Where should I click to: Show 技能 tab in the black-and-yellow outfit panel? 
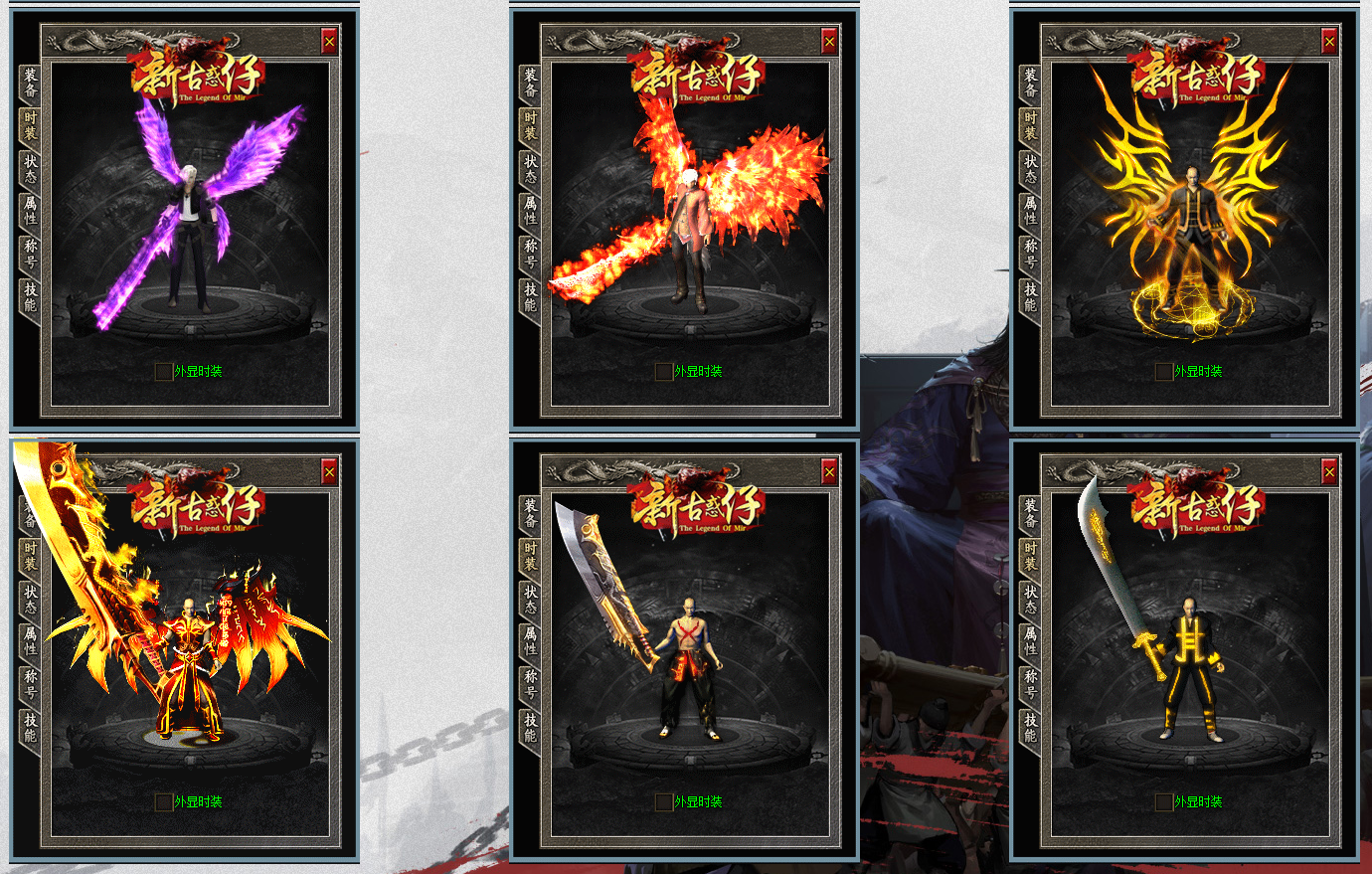pyautogui.click(x=1031, y=727)
